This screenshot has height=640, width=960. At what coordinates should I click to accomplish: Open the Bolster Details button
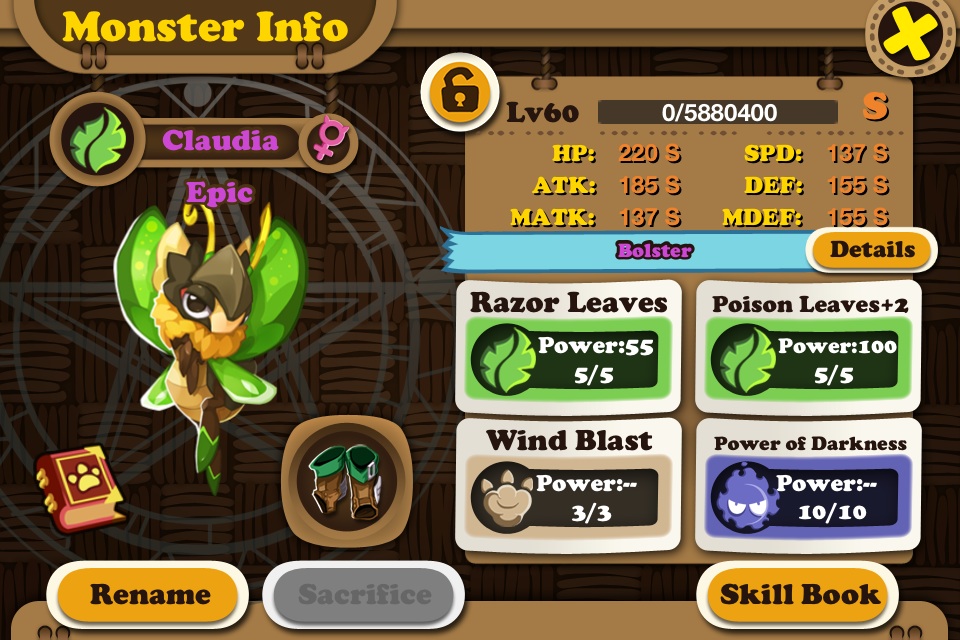[872, 250]
